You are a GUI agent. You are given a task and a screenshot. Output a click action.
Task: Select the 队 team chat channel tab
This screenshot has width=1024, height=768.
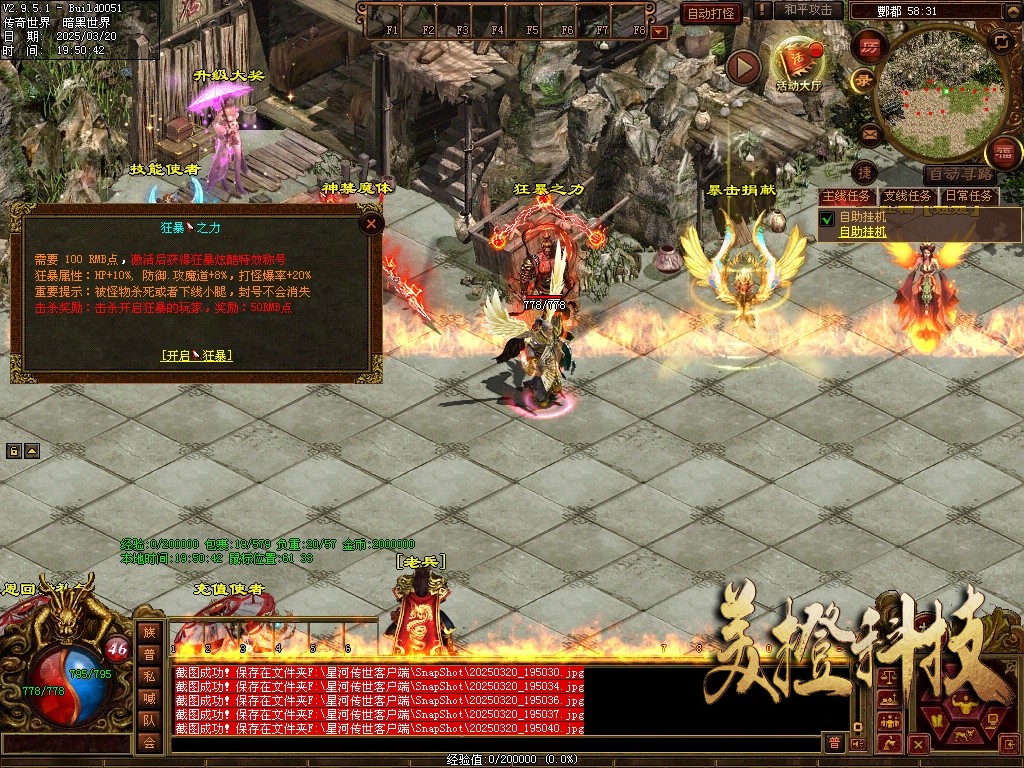coord(149,720)
